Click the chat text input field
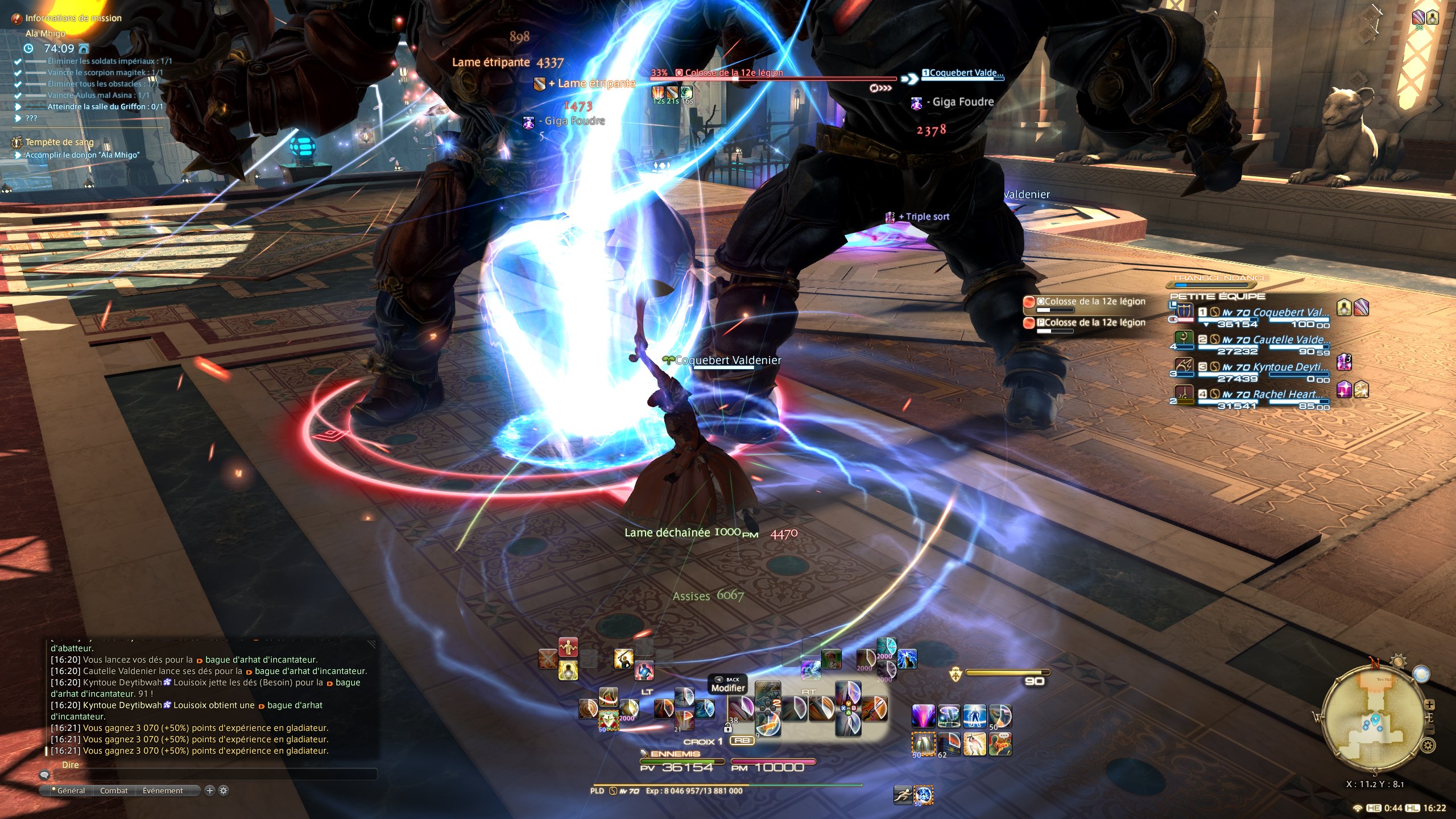Screen dimensions: 1456x819 pyautogui.click(x=216, y=774)
